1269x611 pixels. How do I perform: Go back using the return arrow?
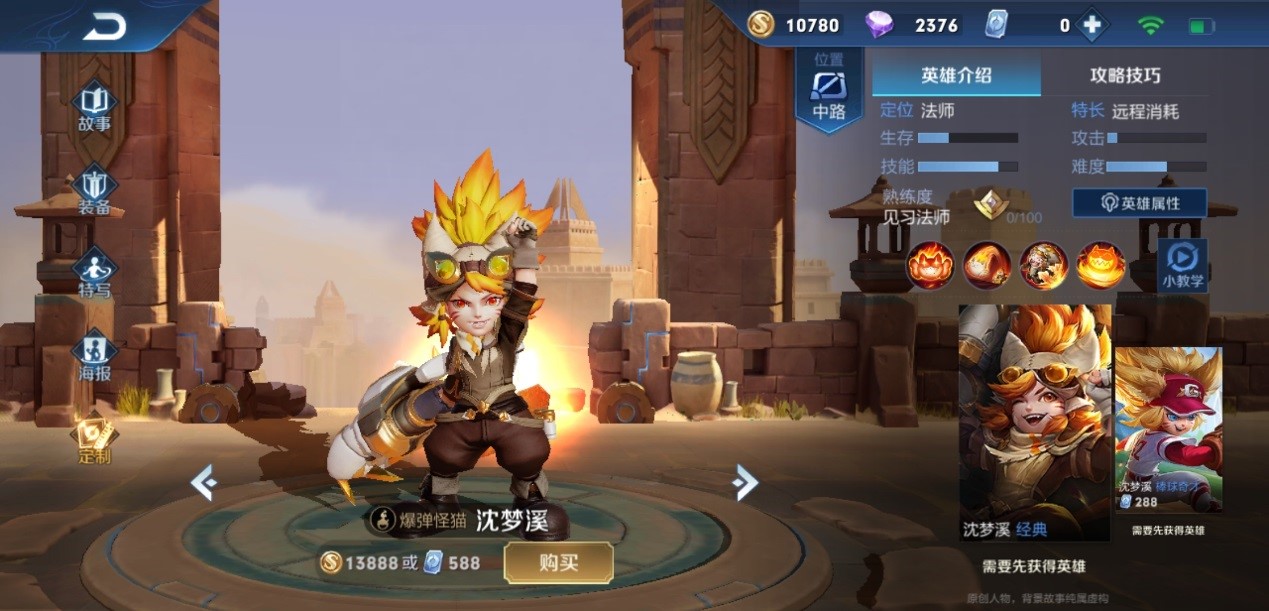coord(104,27)
